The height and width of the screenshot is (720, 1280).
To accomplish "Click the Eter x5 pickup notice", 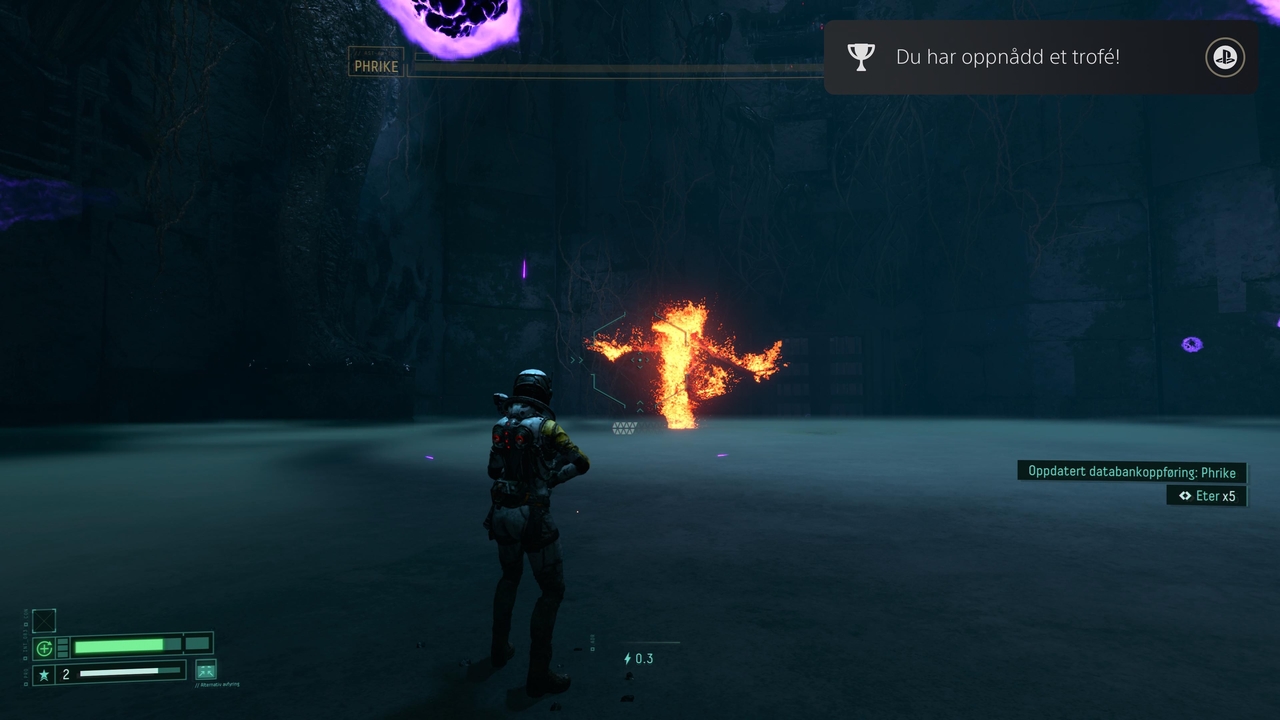I will [x=1207, y=496].
